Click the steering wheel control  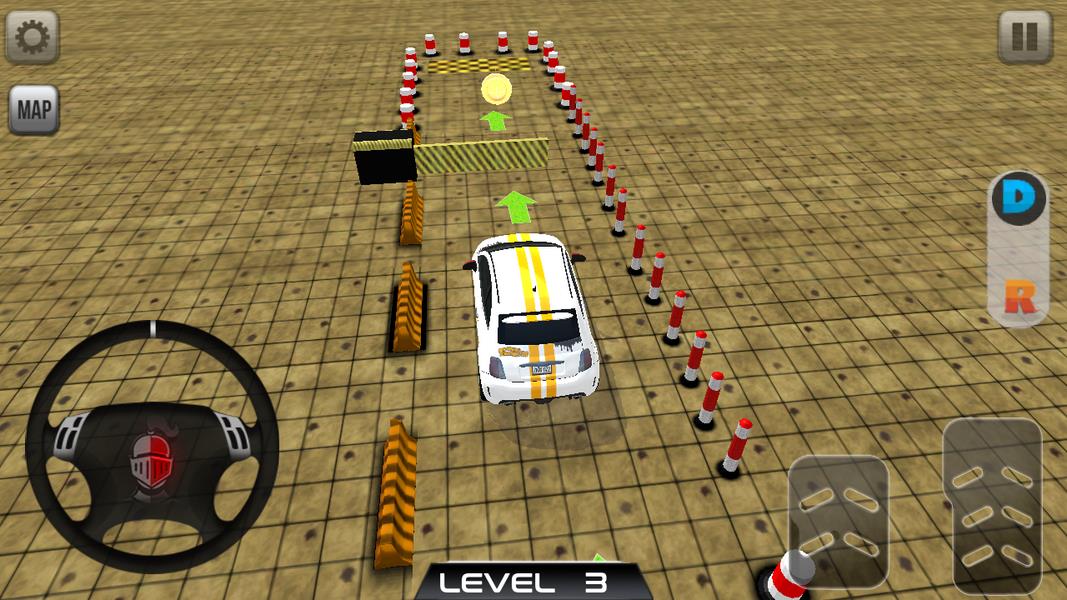[x=152, y=445]
